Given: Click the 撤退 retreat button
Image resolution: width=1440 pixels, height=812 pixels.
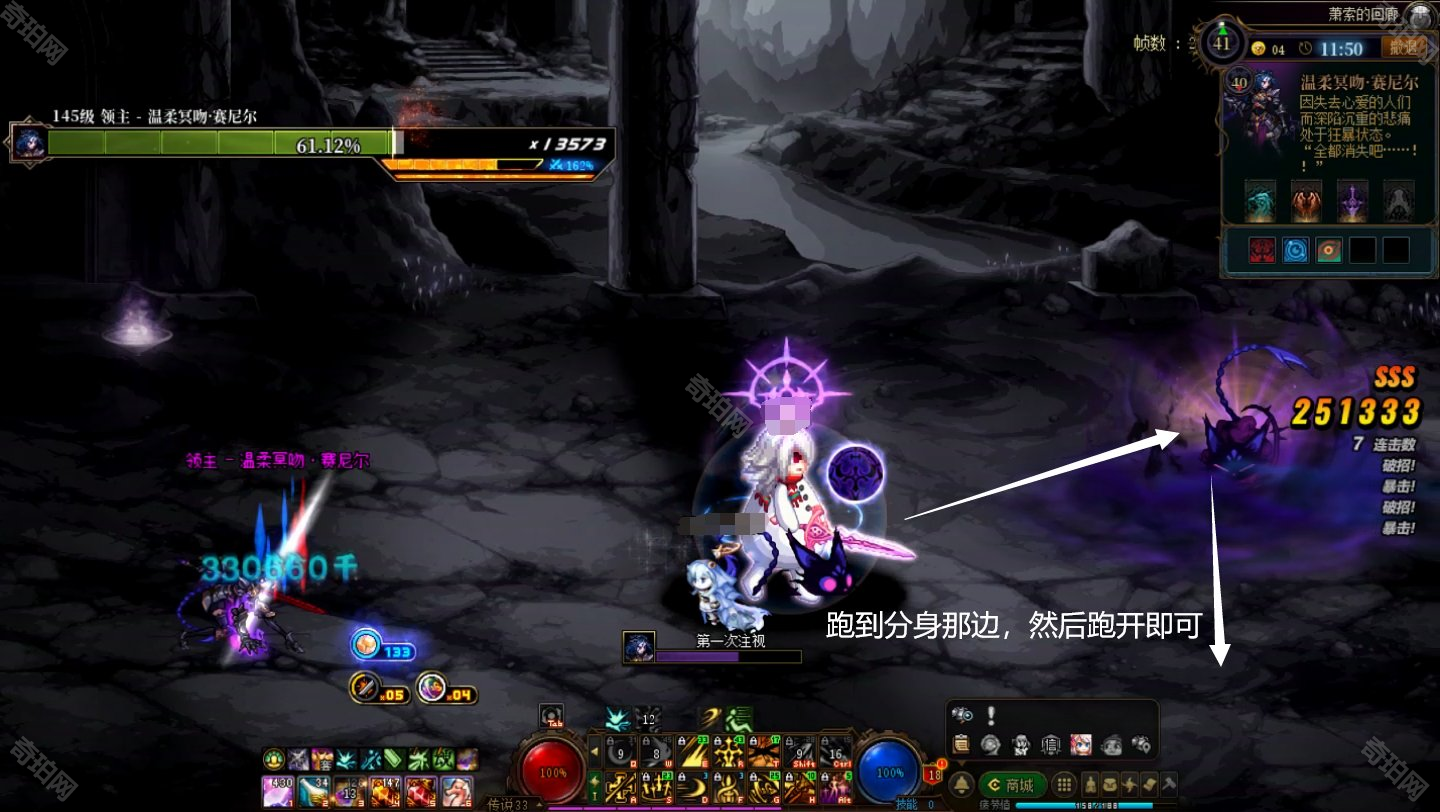Looking at the screenshot, I should [x=1403, y=47].
